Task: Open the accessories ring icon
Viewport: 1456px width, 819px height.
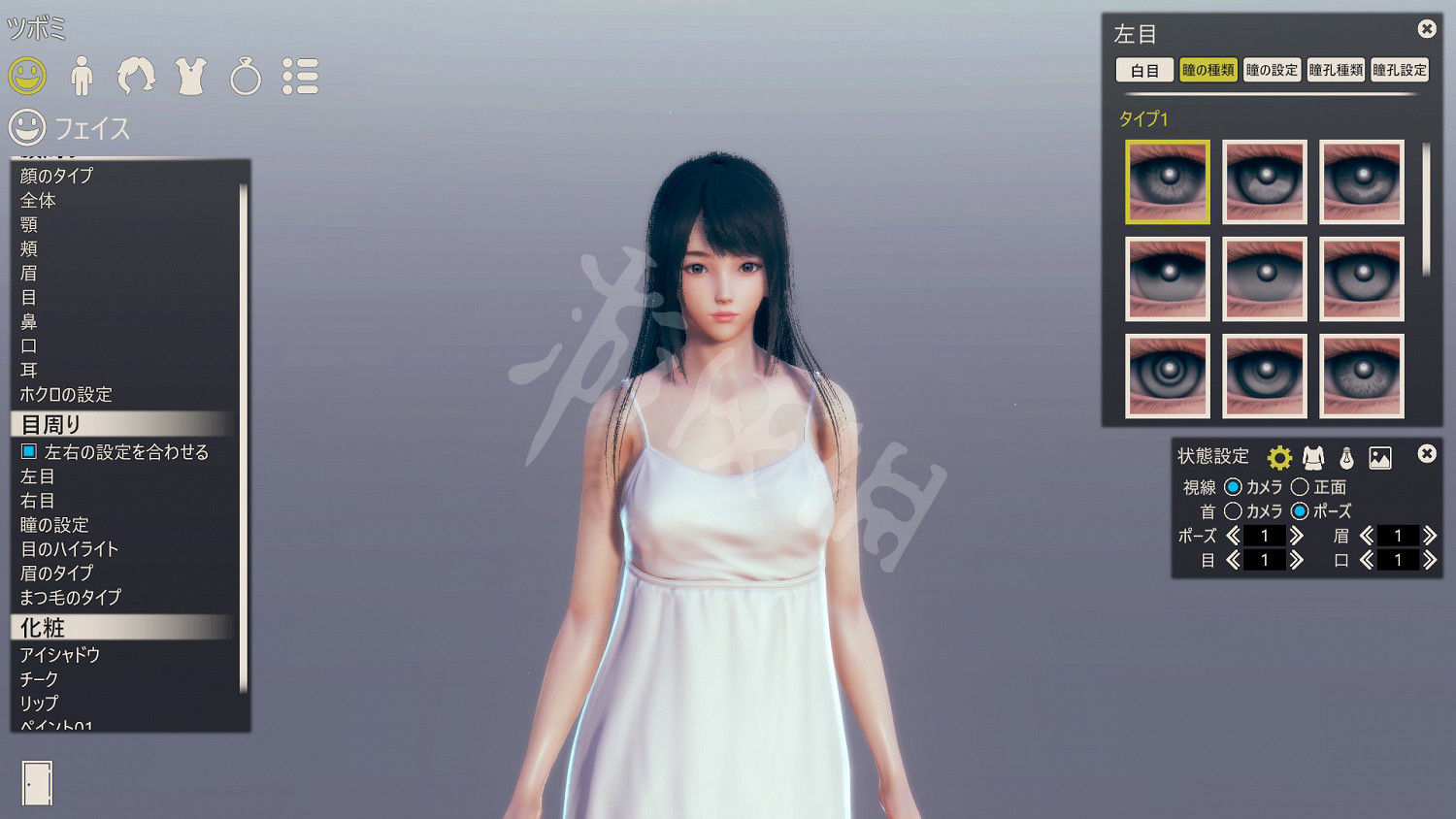Action: click(246, 75)
